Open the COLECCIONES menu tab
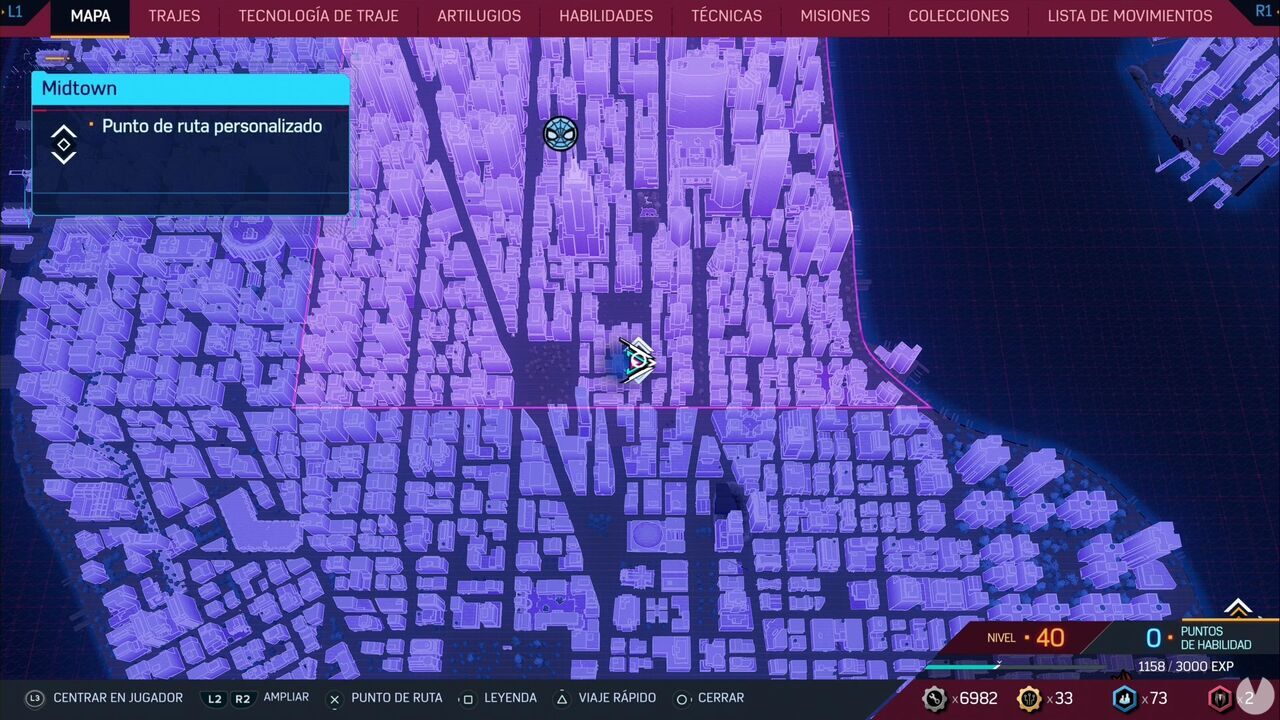This screenshot has width=1280, height=720. coord(958,16)
